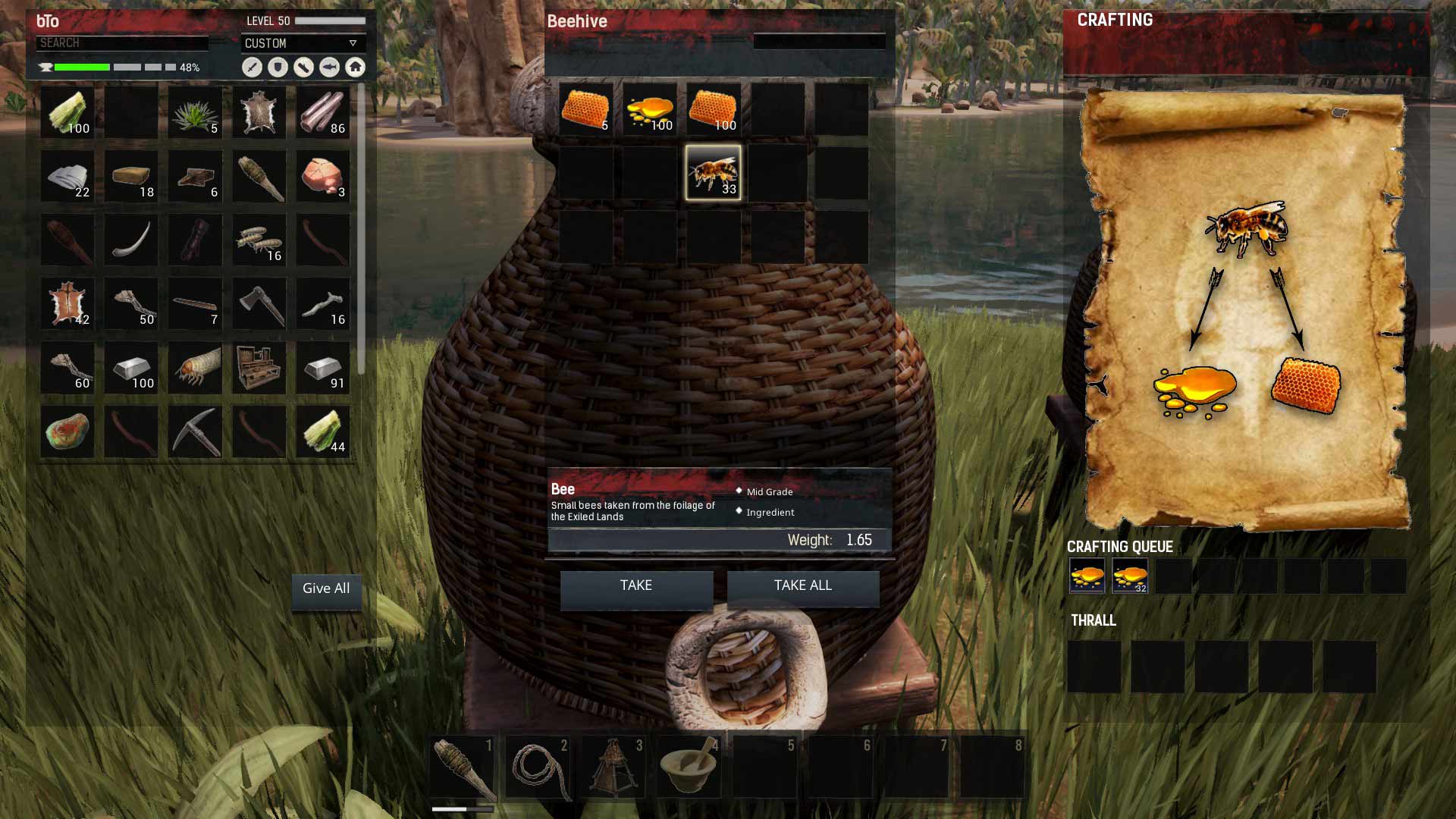
Task: Open the Custom sort dropdown
Action: 303,43
